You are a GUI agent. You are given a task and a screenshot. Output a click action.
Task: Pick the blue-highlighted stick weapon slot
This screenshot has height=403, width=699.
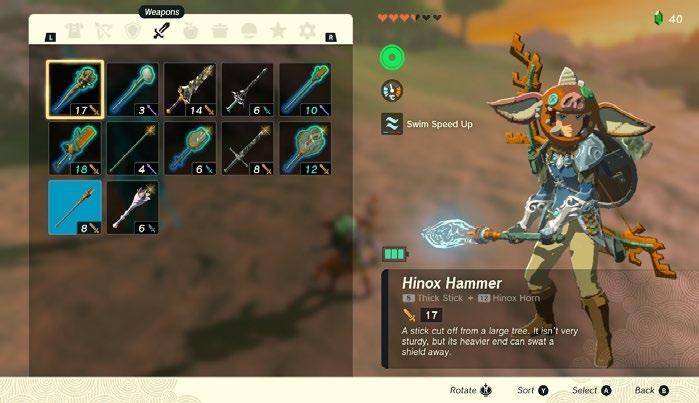[74, 207]
